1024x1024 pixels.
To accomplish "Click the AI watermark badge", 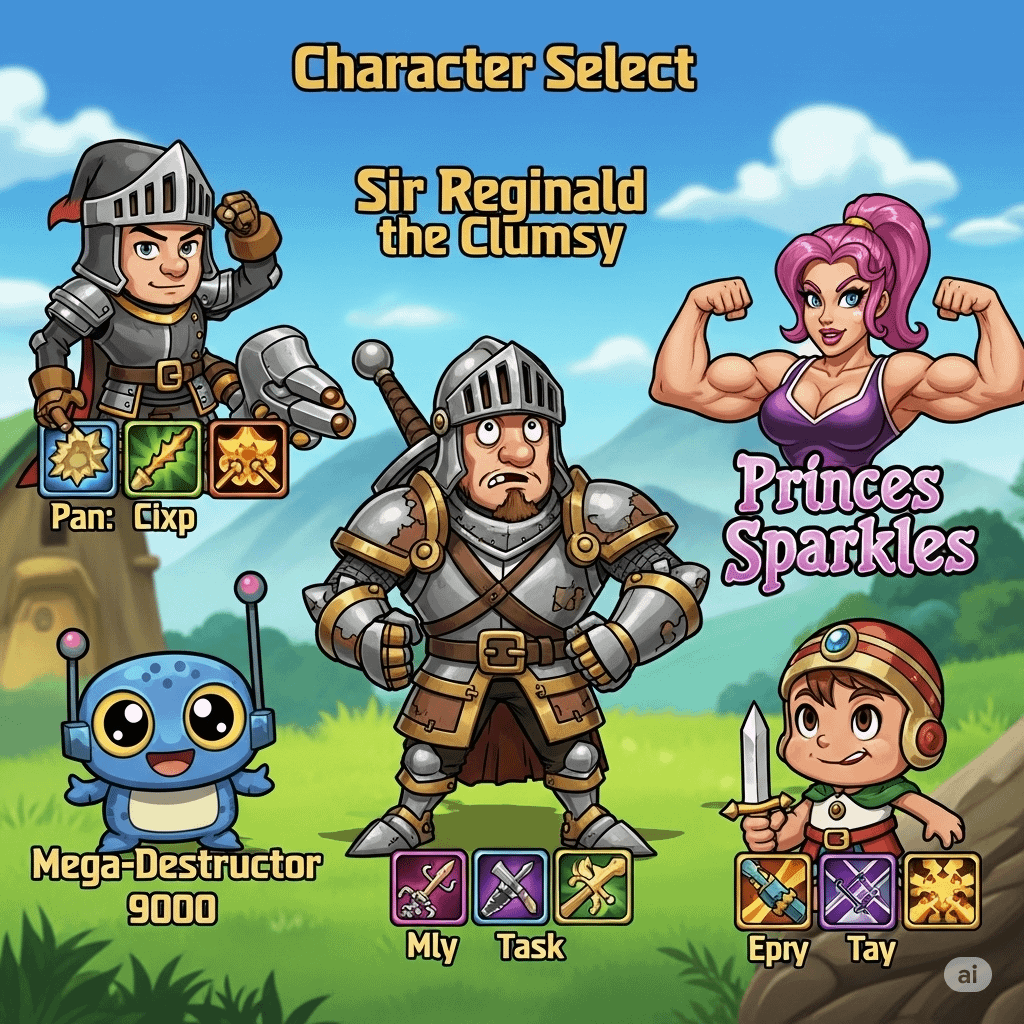I will (x=967, y=975).
